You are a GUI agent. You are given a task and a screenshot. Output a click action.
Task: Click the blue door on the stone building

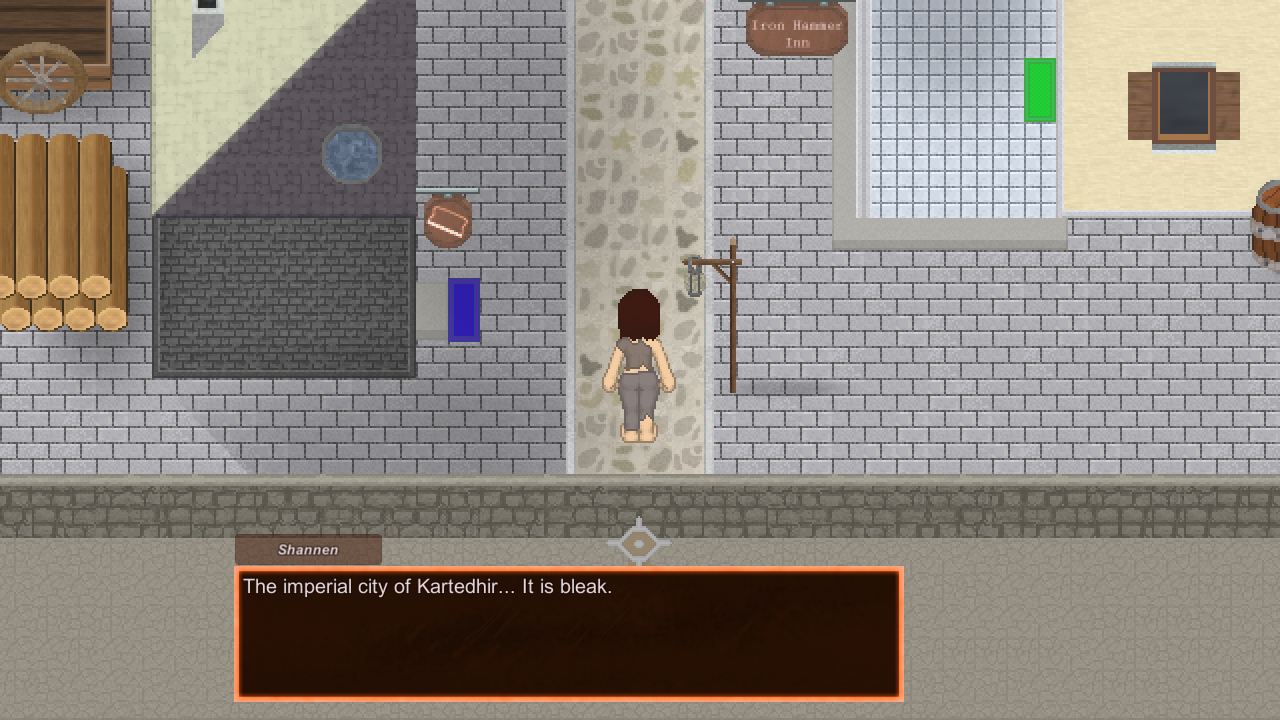click(x=465, y=310)
